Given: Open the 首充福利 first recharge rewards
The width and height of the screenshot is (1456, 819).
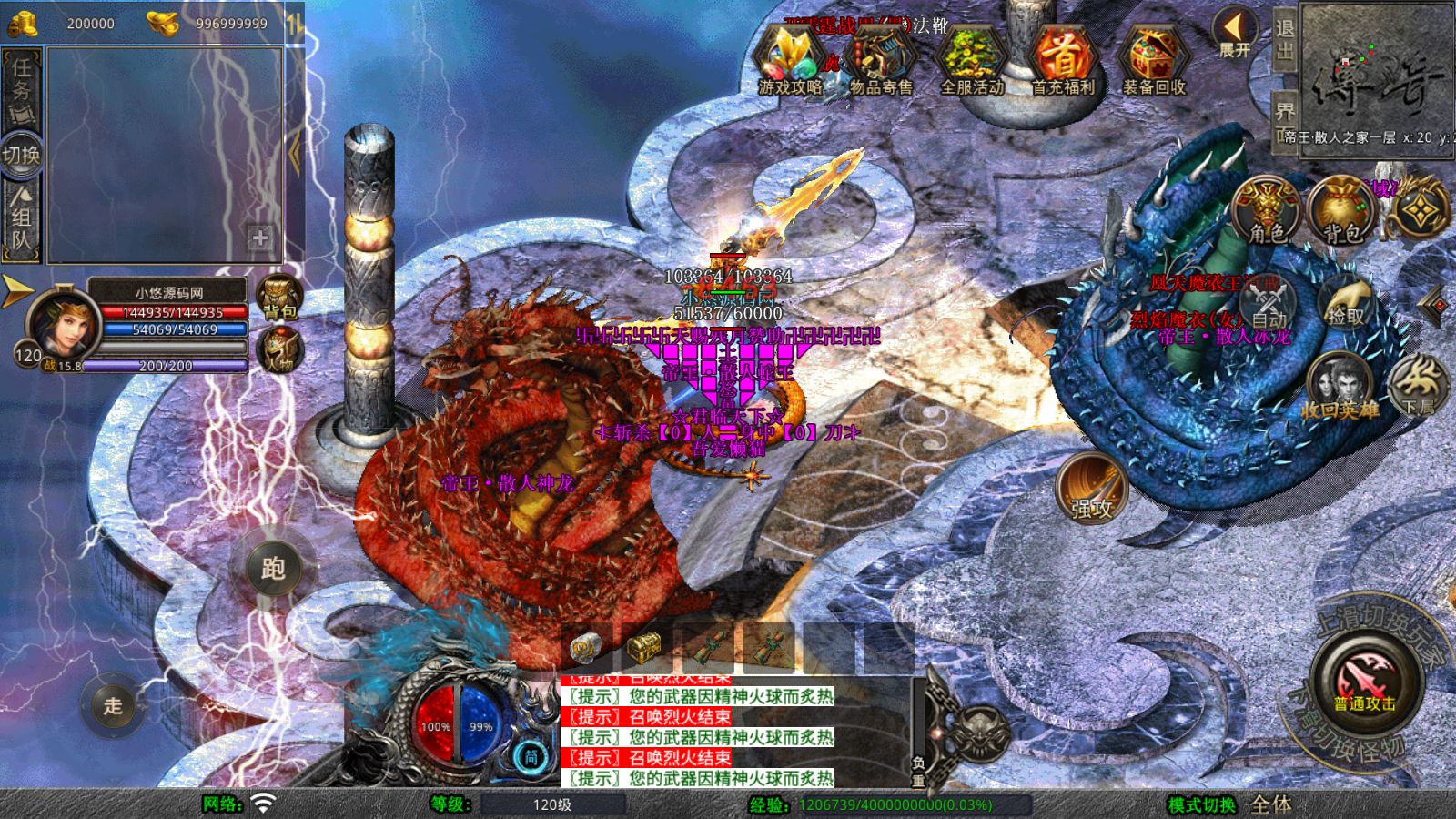Looking at the screenshot, I should click(1062, 60).
